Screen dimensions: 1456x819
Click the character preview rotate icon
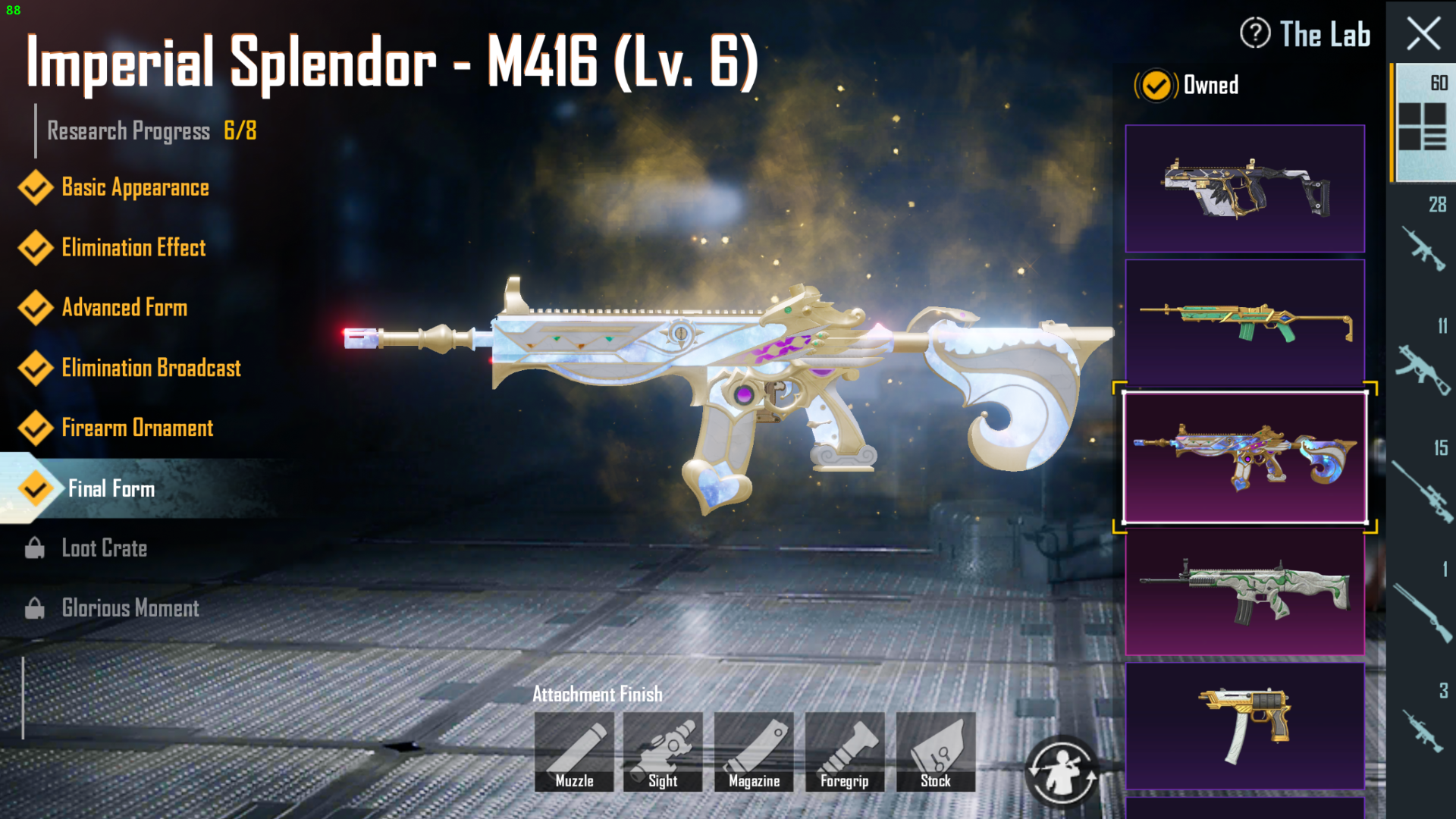(x=1061, y=772)
